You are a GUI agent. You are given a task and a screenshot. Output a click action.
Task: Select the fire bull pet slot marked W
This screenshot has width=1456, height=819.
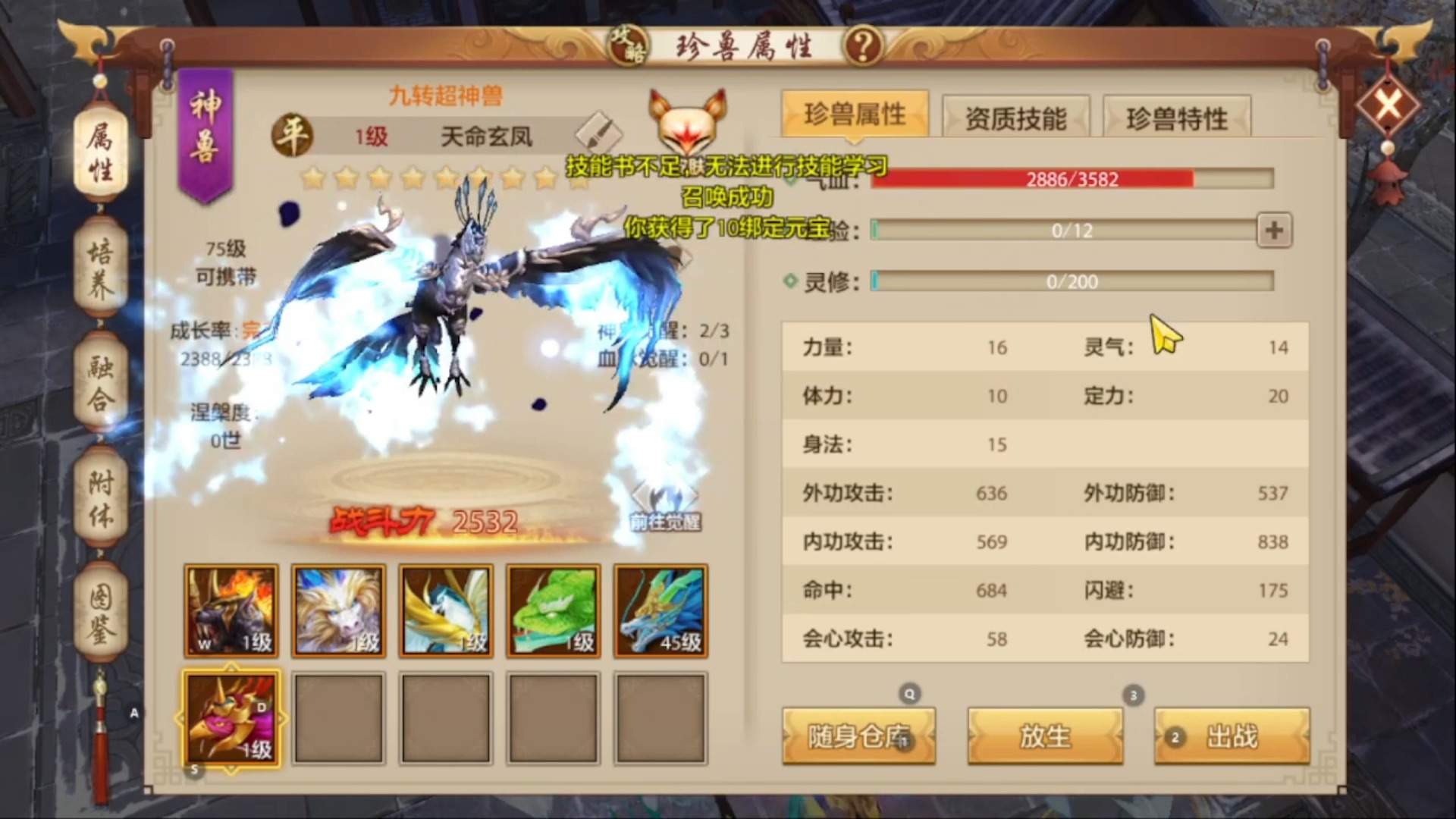tap(231, 610)
